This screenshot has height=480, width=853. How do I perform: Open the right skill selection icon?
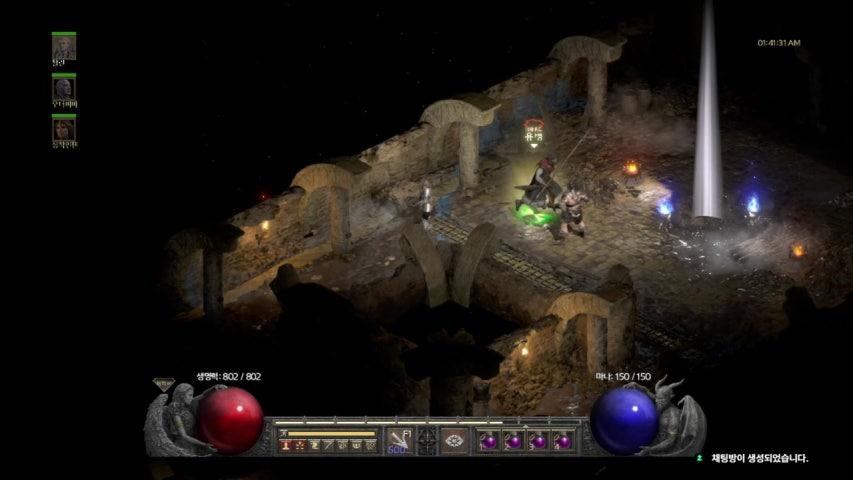456,440
